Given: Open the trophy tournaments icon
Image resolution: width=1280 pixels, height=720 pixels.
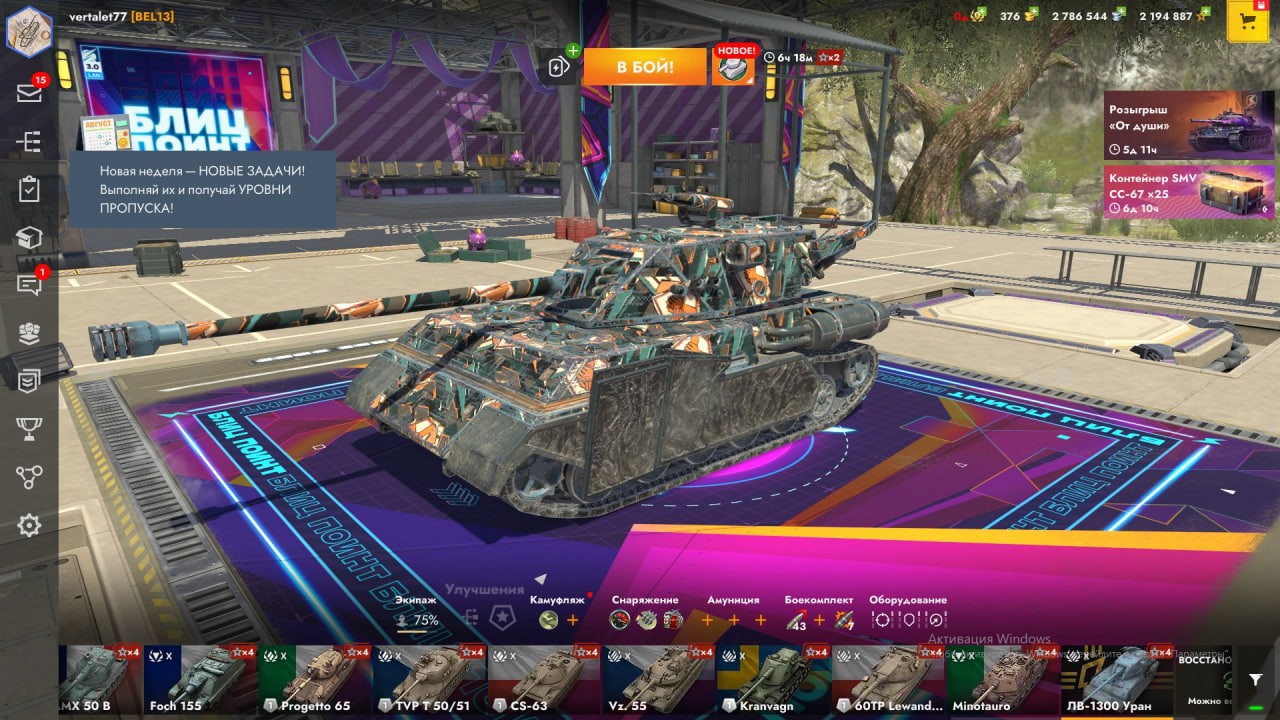Looking at the screenshot, I should point(29,429).
